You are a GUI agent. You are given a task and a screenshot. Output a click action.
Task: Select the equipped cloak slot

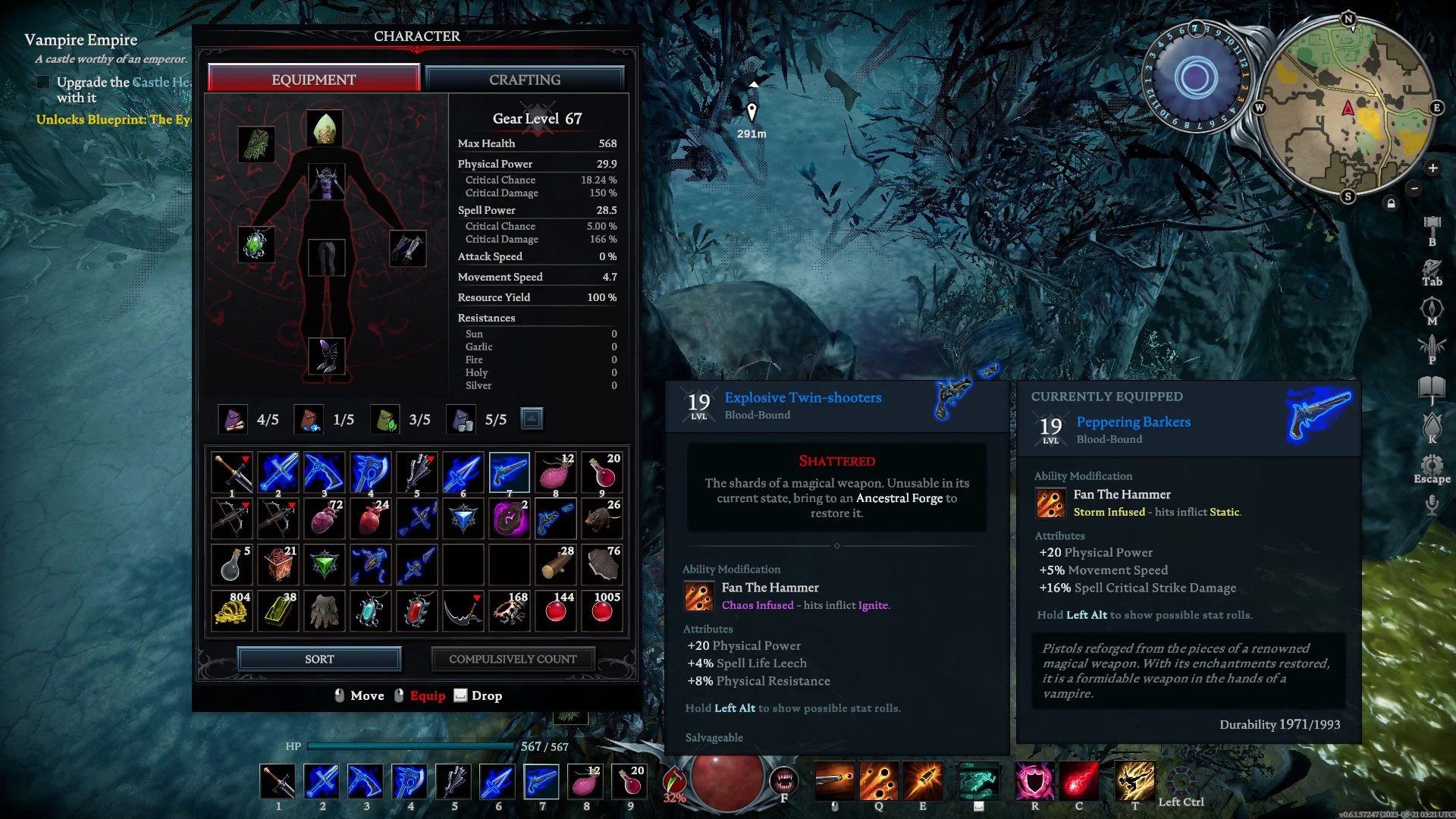pyautogui.click(x=256, y=143)
